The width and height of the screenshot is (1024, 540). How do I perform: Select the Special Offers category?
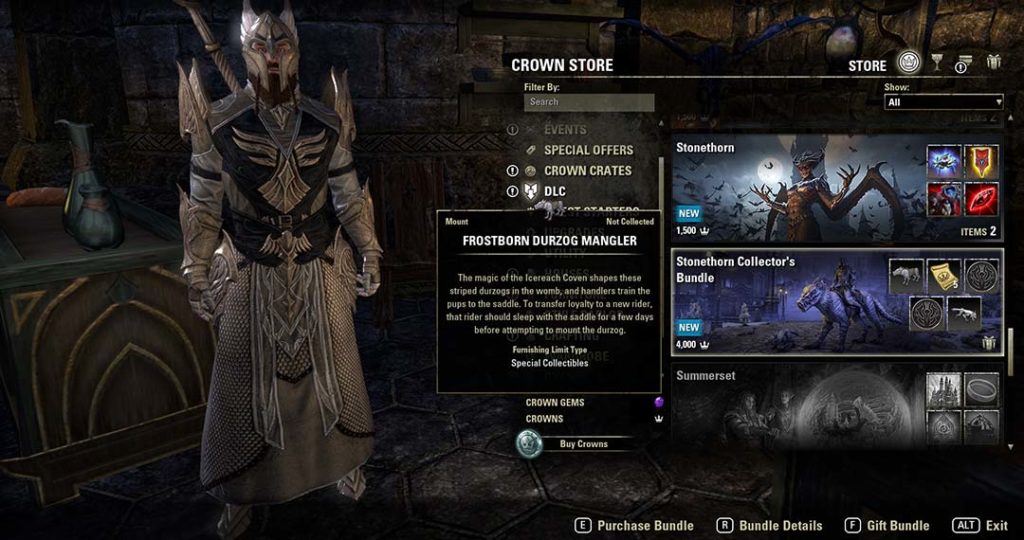point(588,150)
